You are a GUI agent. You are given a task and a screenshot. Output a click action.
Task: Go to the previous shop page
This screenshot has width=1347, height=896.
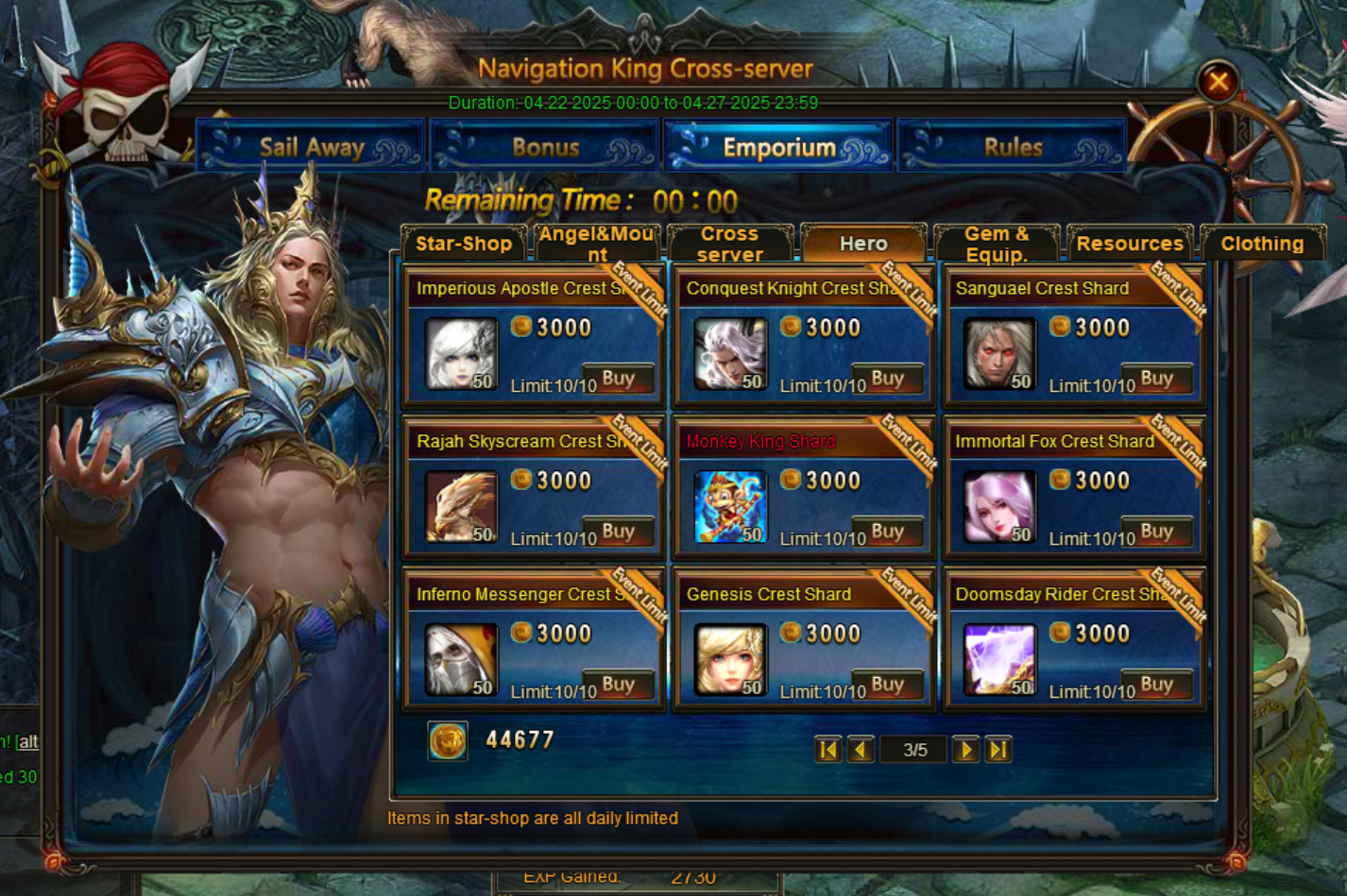coord(861,750)
